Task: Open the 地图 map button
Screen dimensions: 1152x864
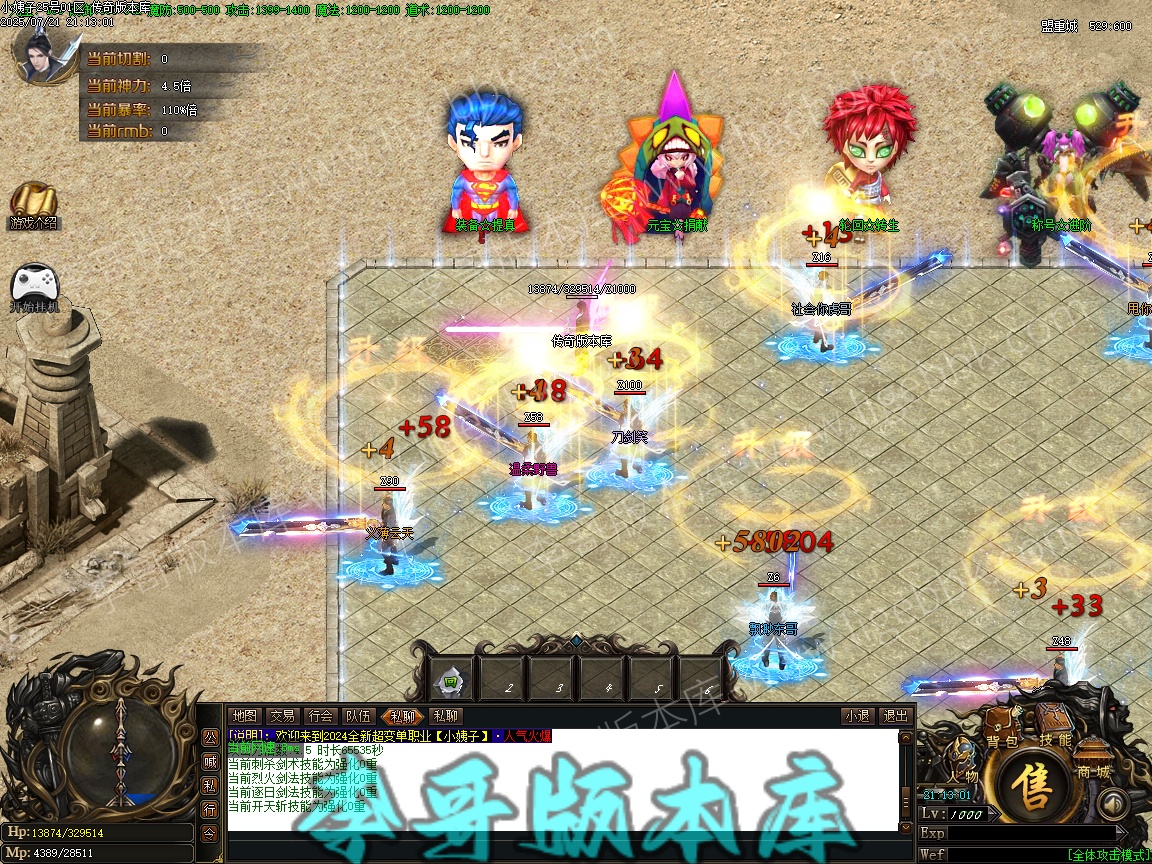Action: 244,716
